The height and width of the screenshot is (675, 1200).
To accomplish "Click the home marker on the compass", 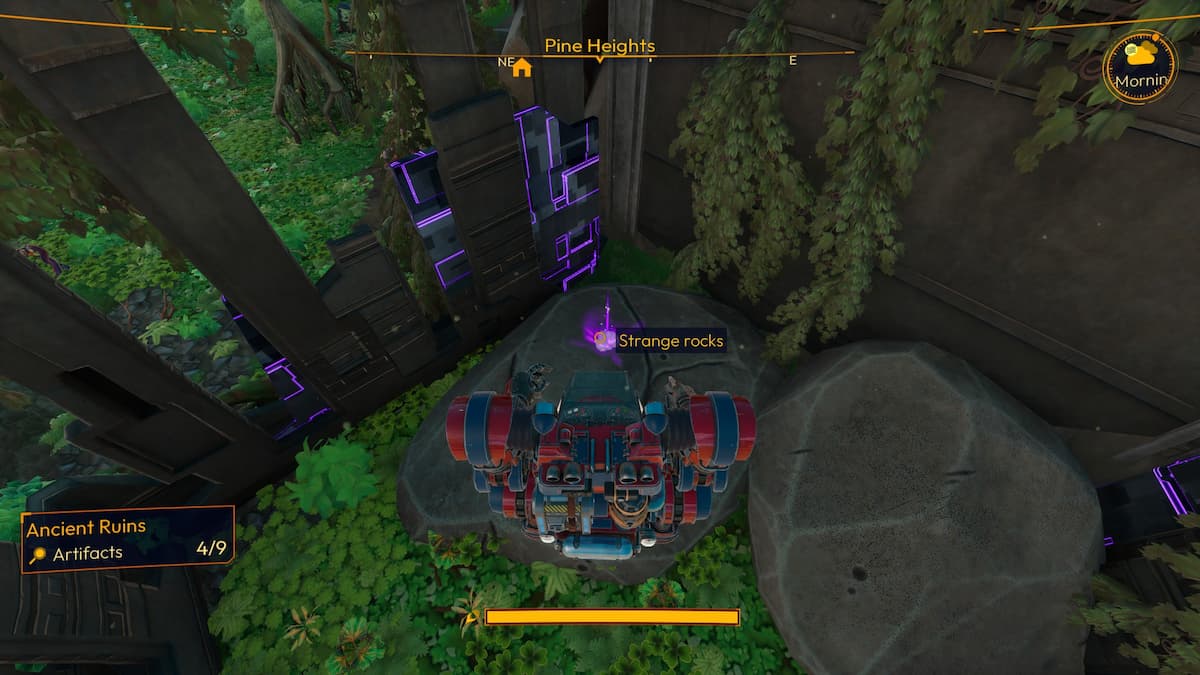I will point(521,67).
